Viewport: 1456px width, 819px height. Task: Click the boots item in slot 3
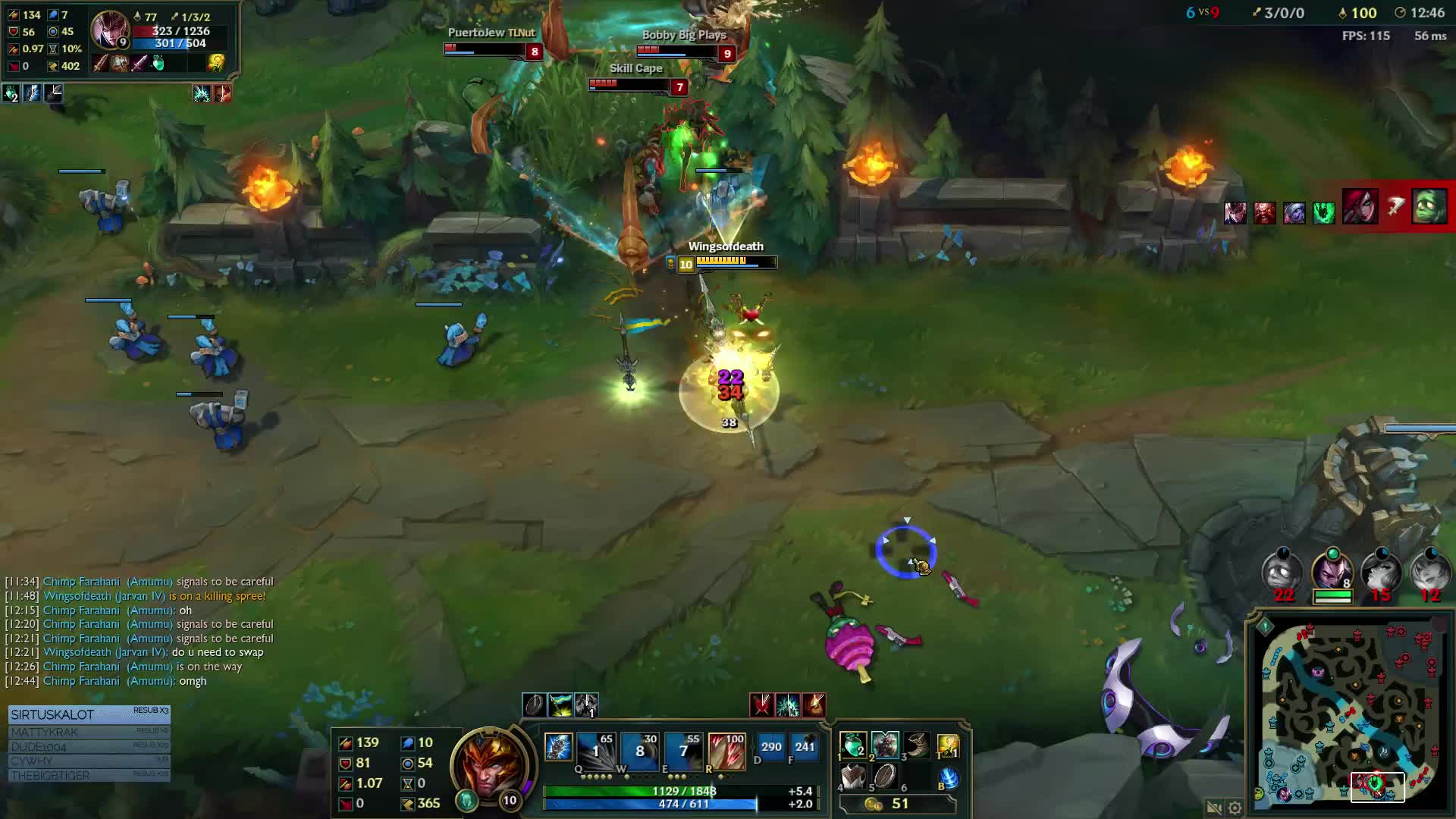click(917, 745)
